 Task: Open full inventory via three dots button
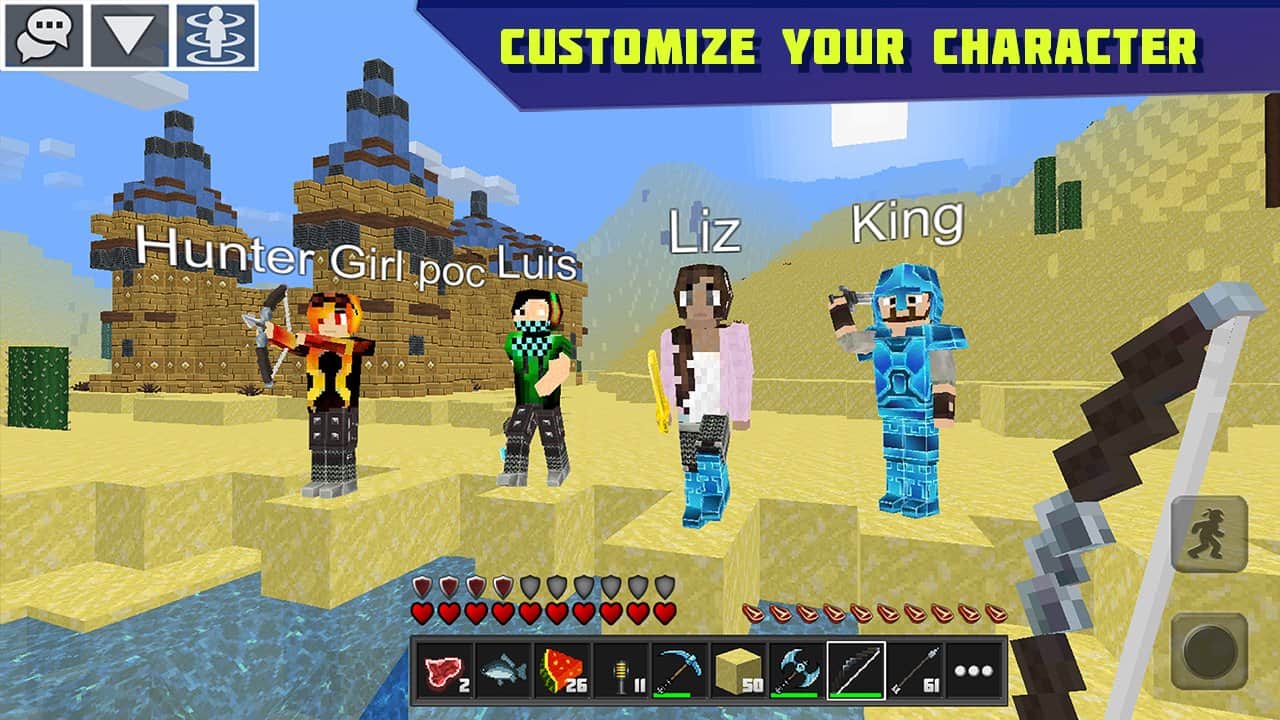[974, 671]
